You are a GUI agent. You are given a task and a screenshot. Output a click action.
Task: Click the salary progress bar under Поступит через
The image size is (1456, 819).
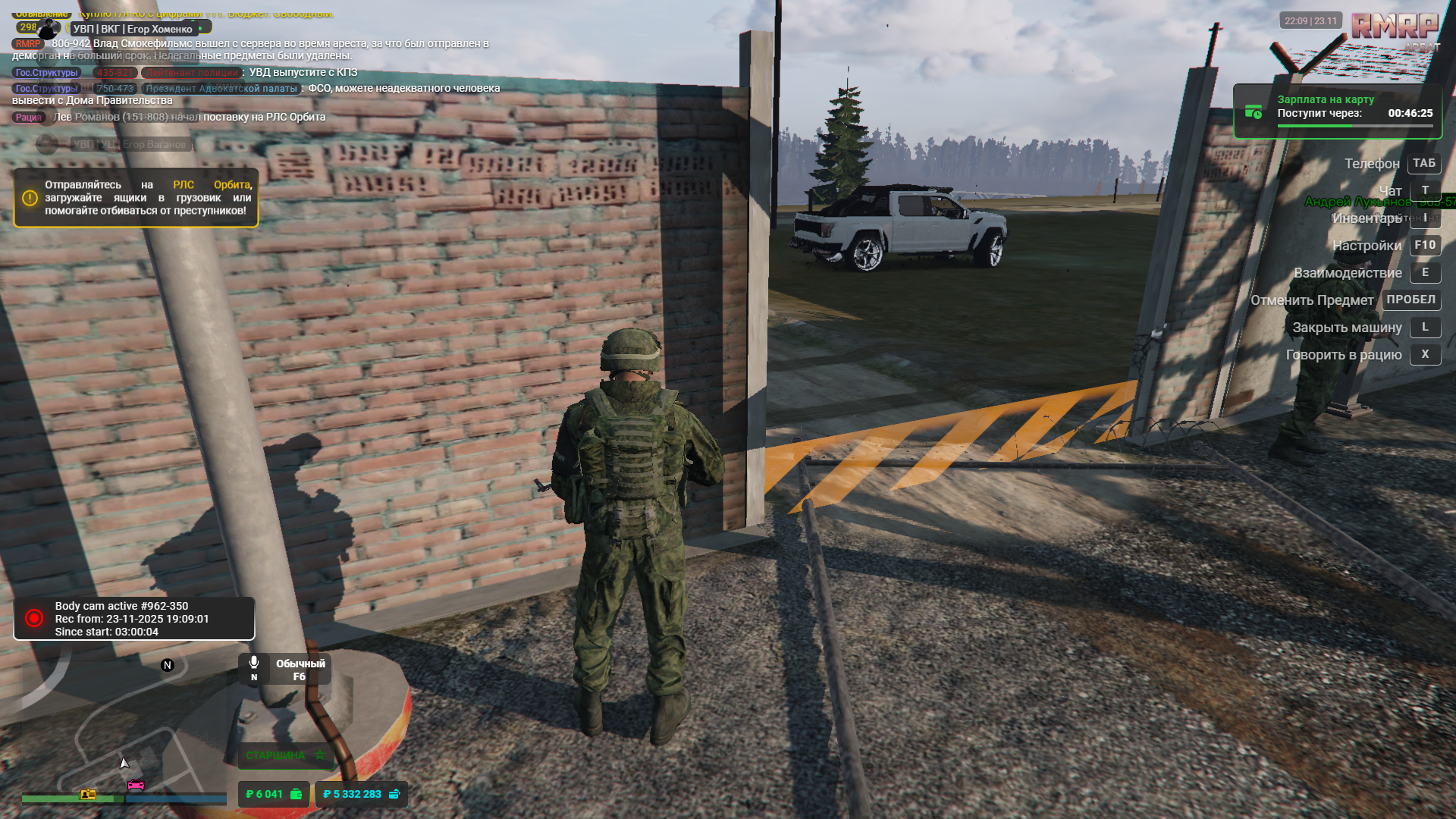(1323, 125)
